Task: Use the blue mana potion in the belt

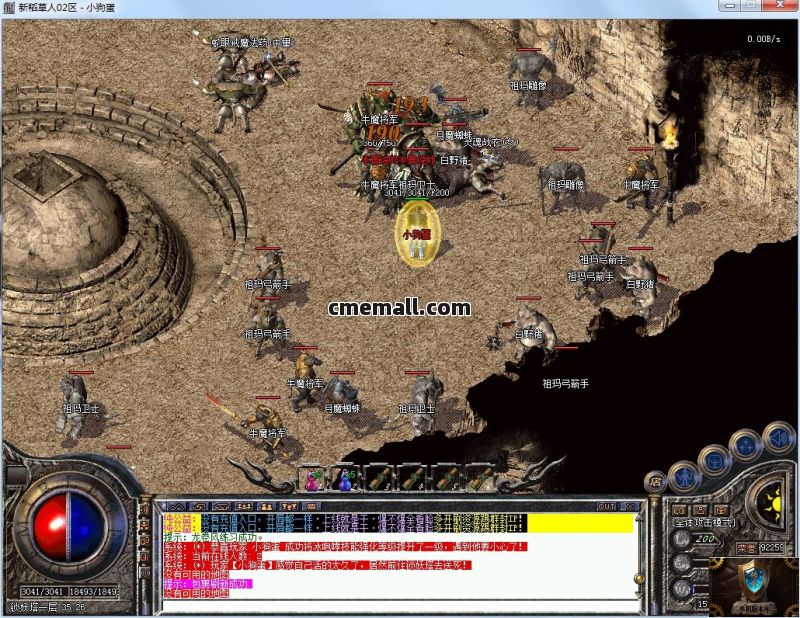Action: [345, 480]
